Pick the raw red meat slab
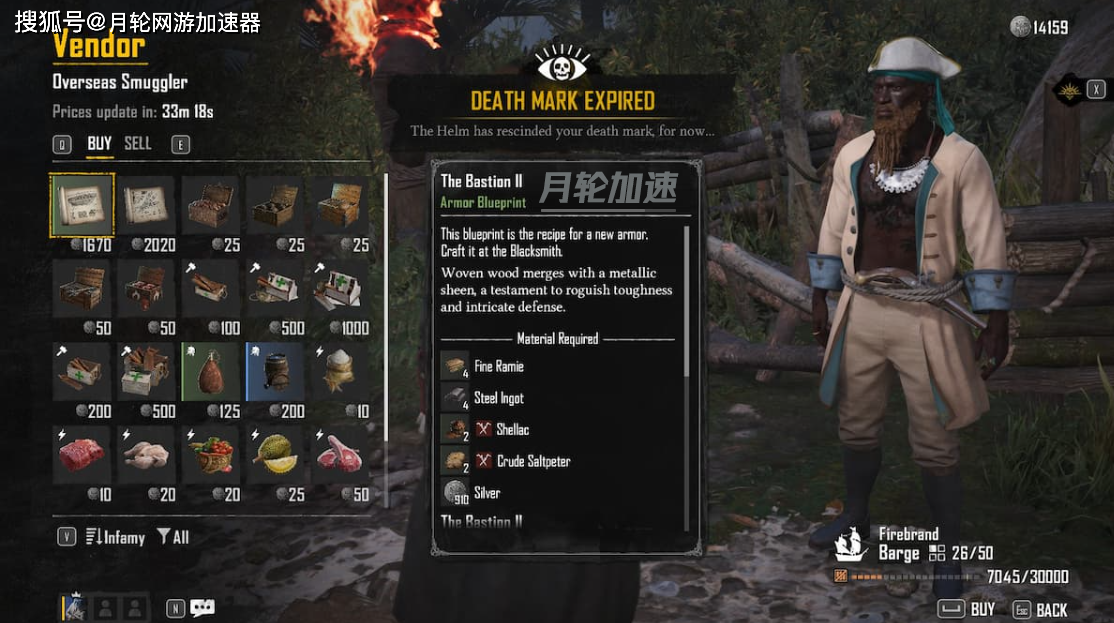 82,455
